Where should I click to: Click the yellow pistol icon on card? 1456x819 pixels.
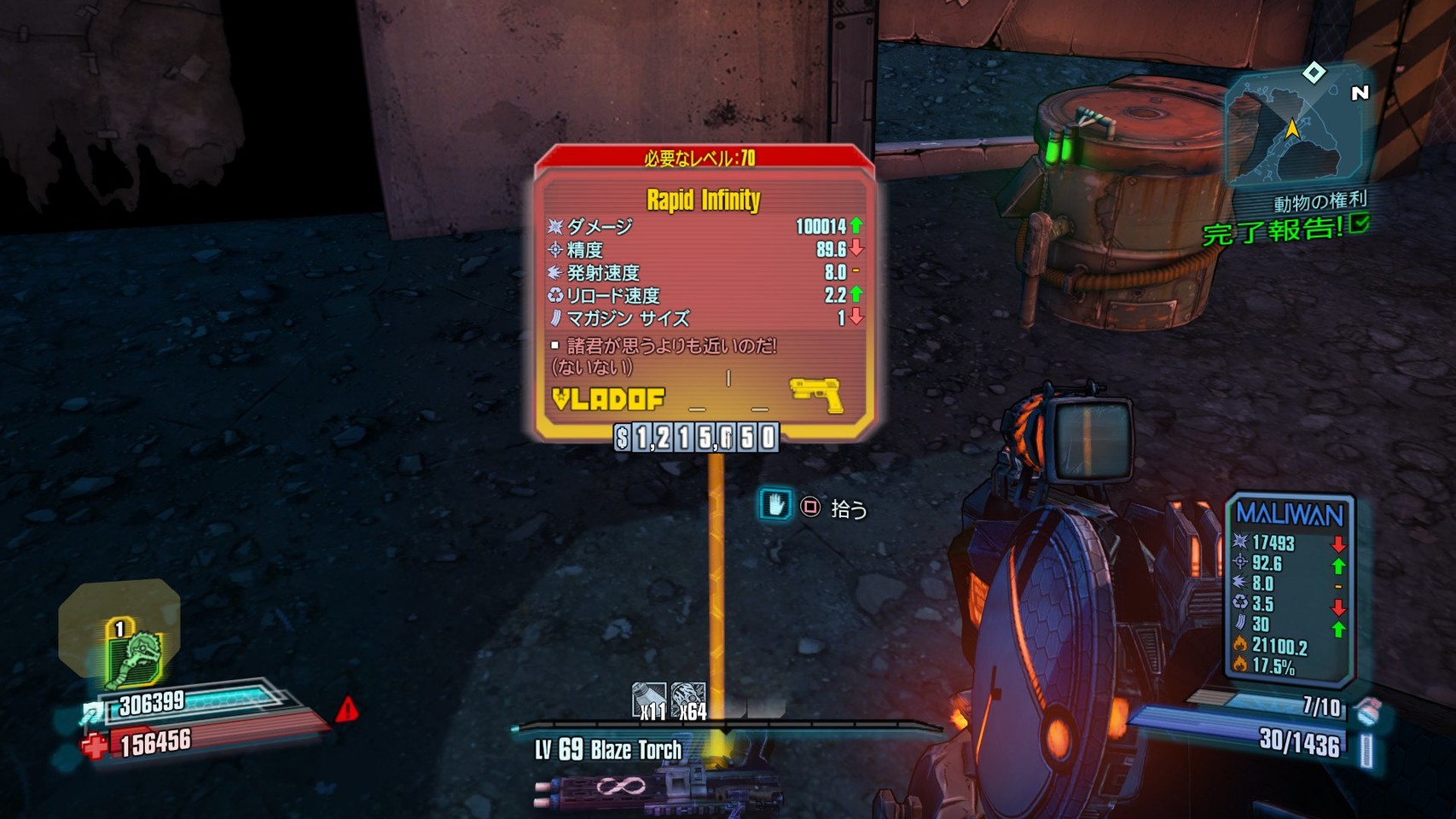(x=816, y=395)
